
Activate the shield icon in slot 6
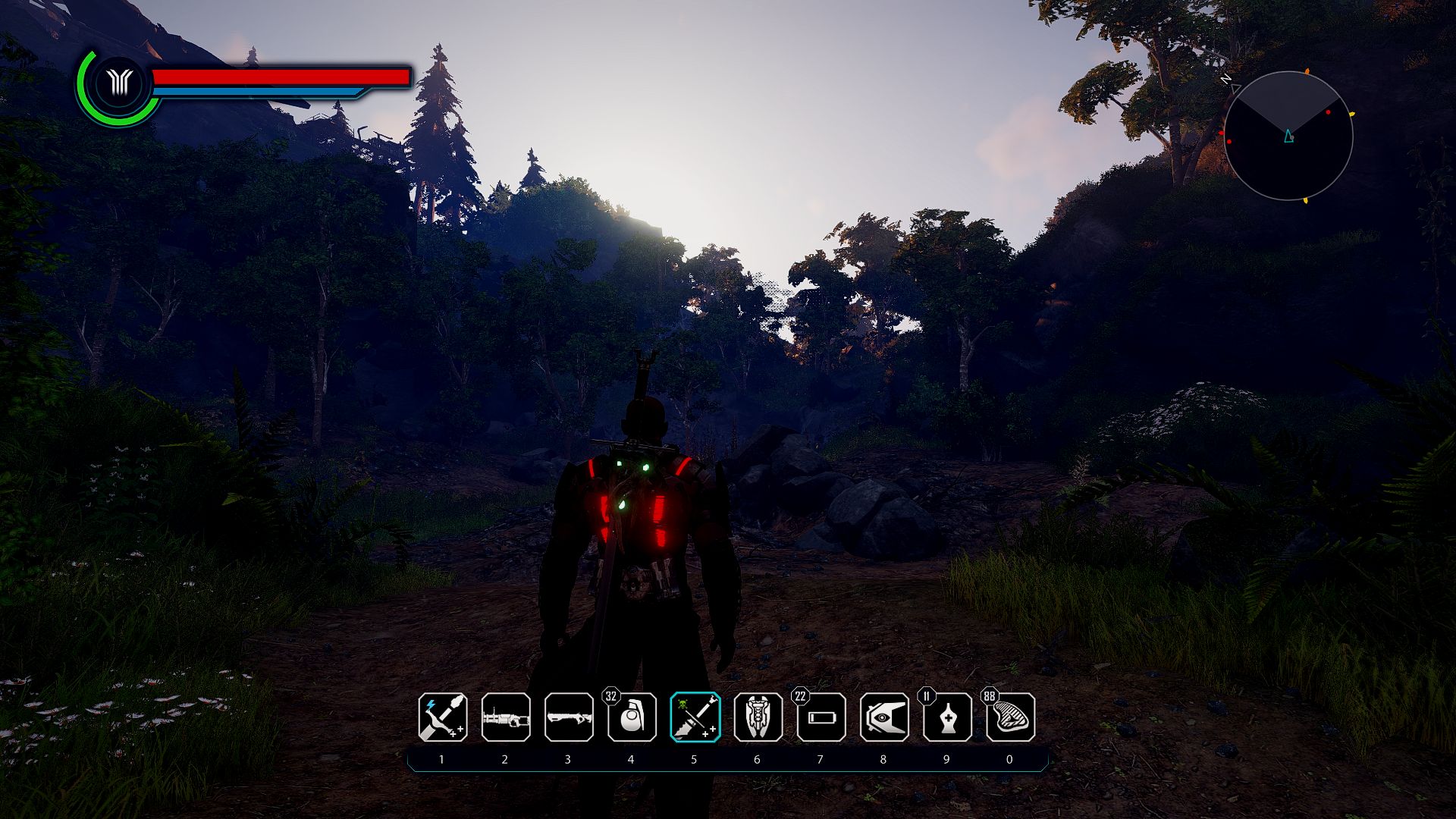pos(758,717)
